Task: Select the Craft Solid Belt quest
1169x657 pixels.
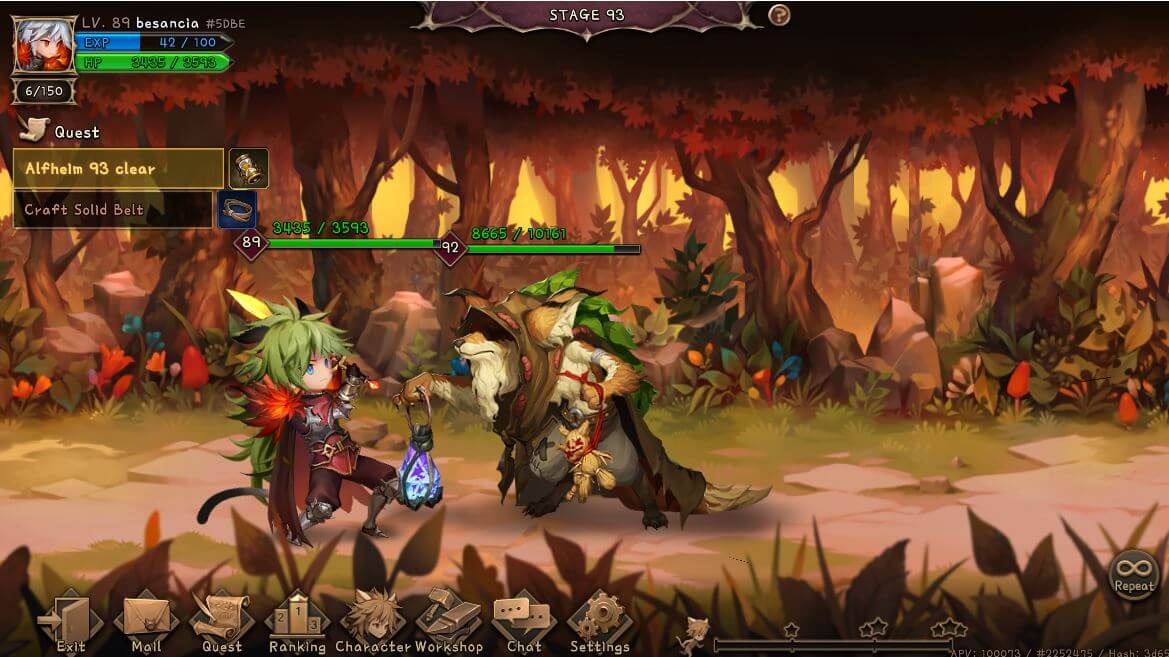Action: (112, 210)
